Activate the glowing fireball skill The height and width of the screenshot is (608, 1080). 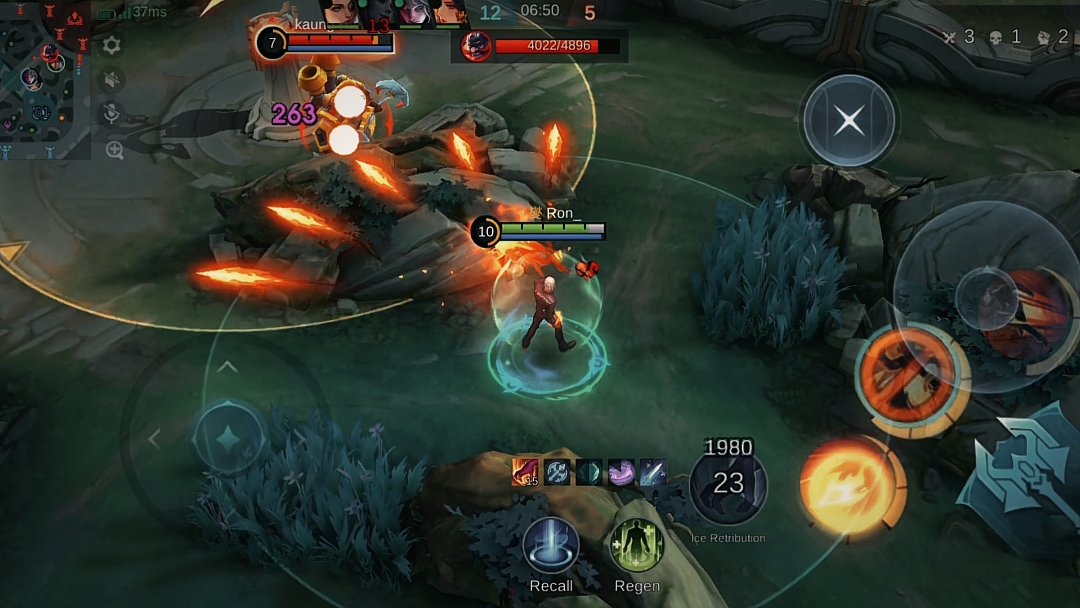pos(852,487)
